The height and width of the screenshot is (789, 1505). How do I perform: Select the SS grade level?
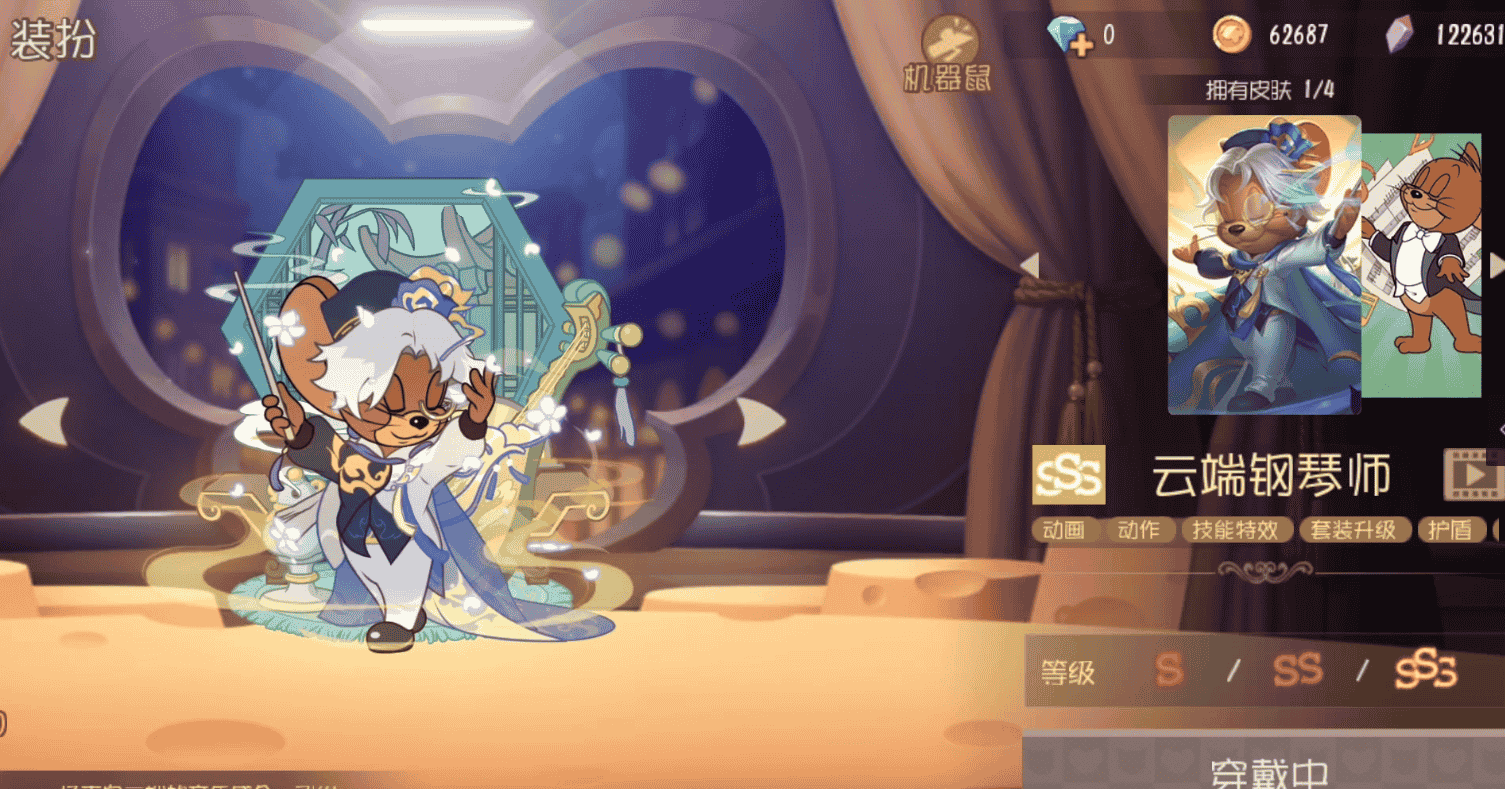1297,671
